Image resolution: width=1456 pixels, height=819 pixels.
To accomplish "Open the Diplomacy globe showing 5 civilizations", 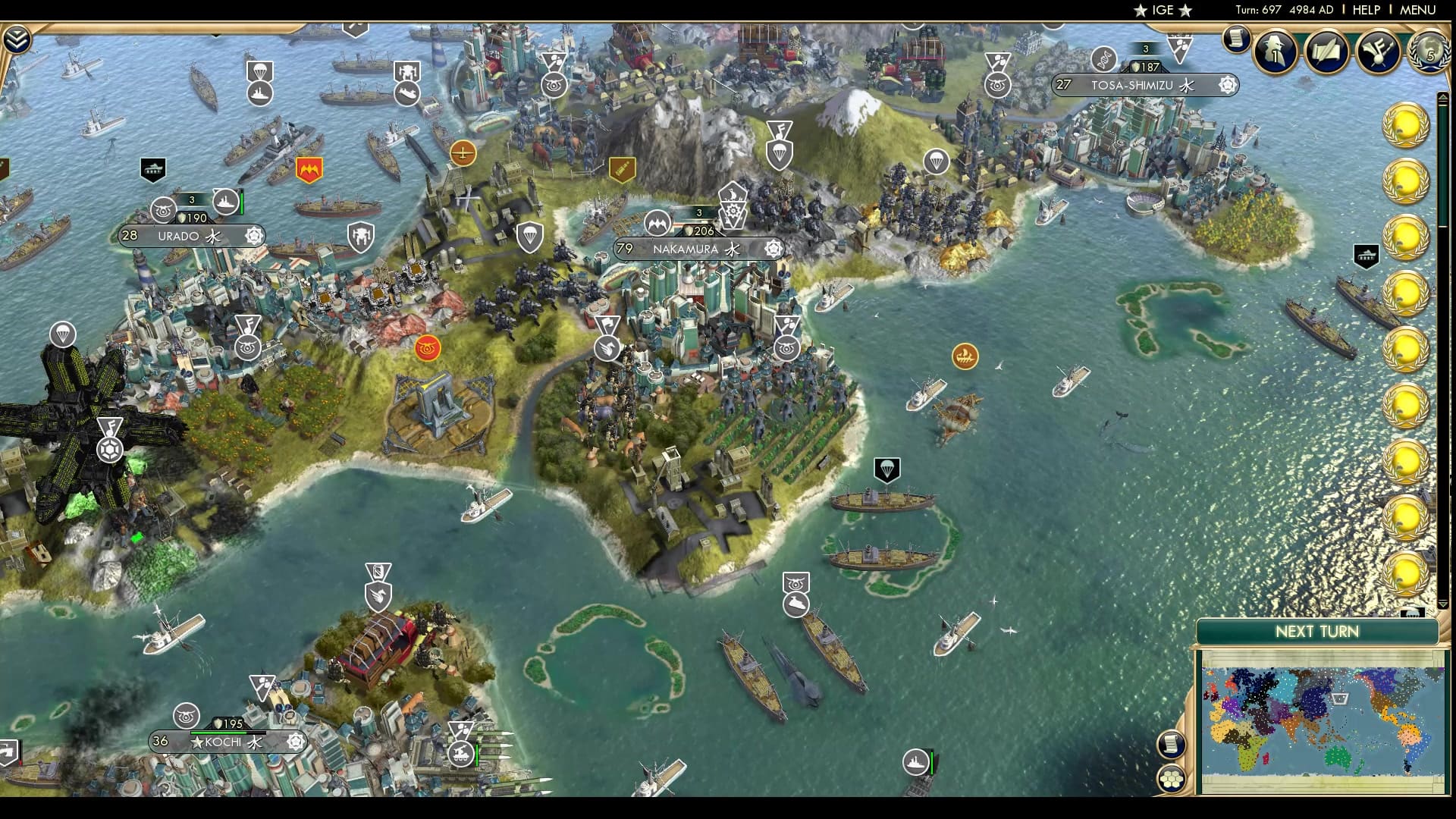I will [x=1429, y=53].
